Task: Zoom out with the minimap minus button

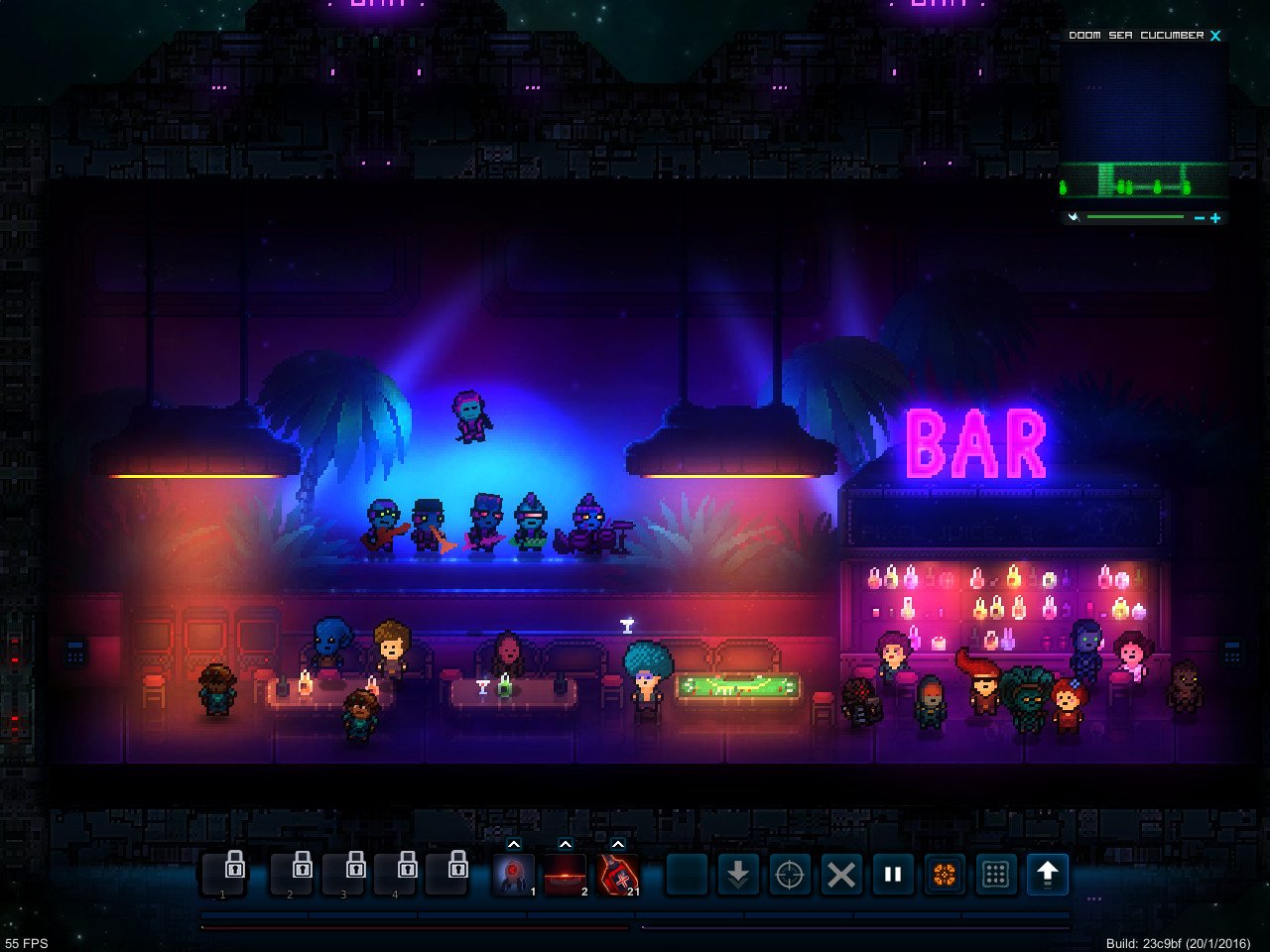Action: 1200,217
